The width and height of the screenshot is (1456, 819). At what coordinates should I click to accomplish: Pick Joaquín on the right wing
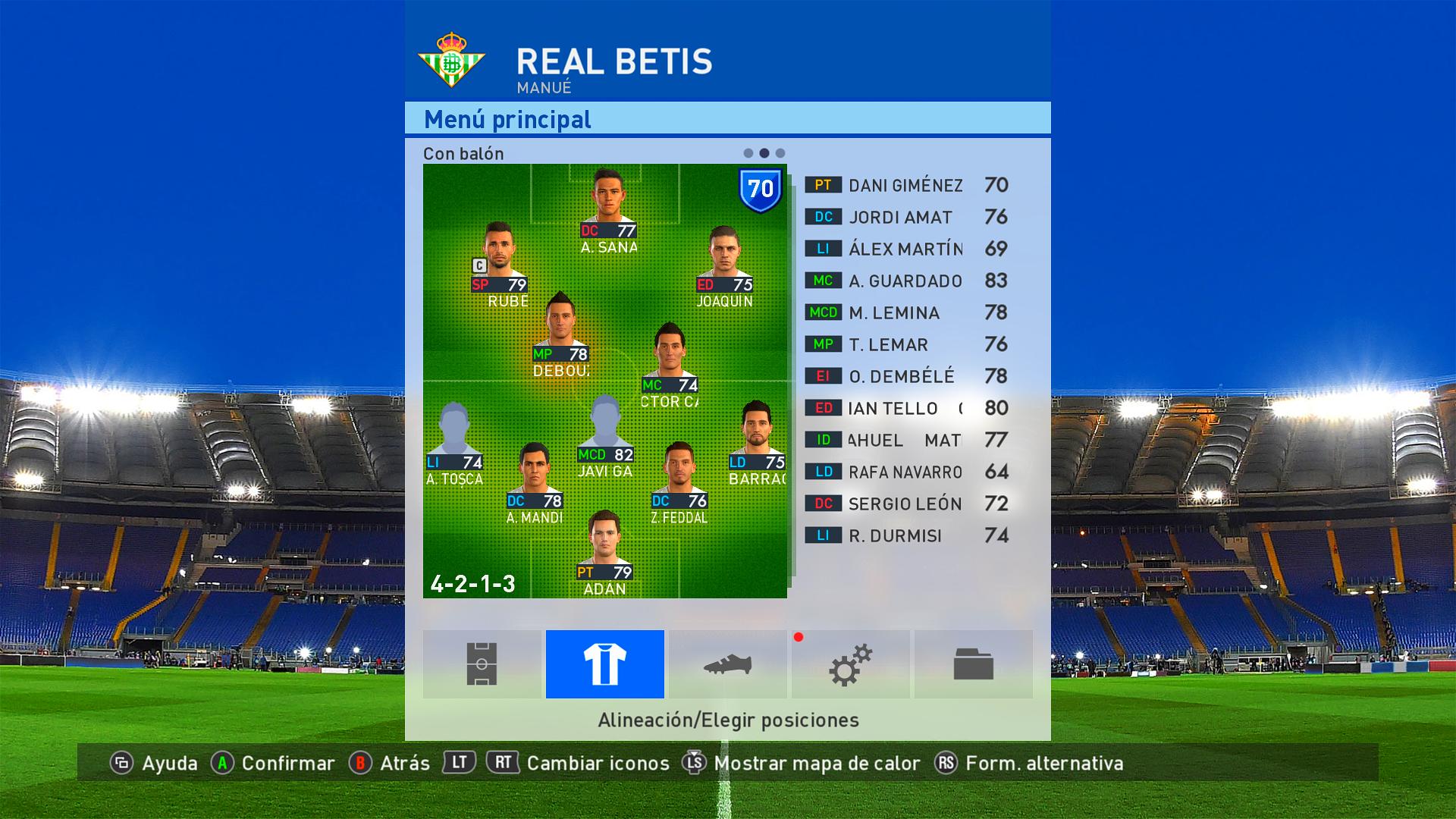724,259
